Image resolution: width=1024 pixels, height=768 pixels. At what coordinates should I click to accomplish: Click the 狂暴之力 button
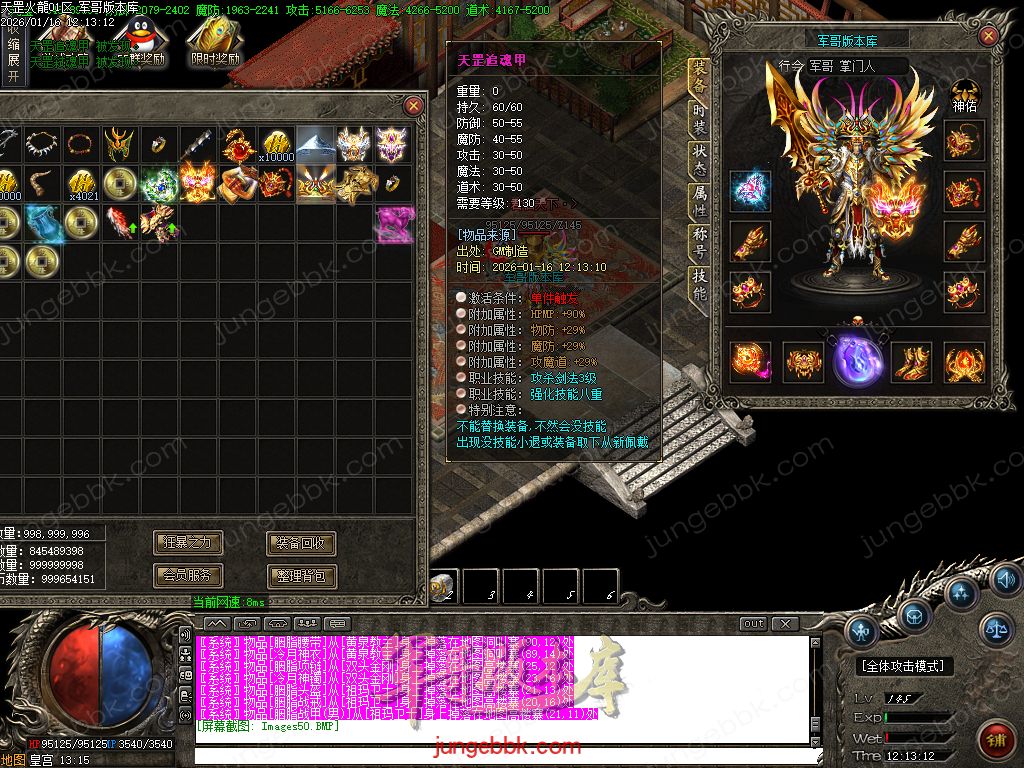pyautogui.click(x=188, y=543)
